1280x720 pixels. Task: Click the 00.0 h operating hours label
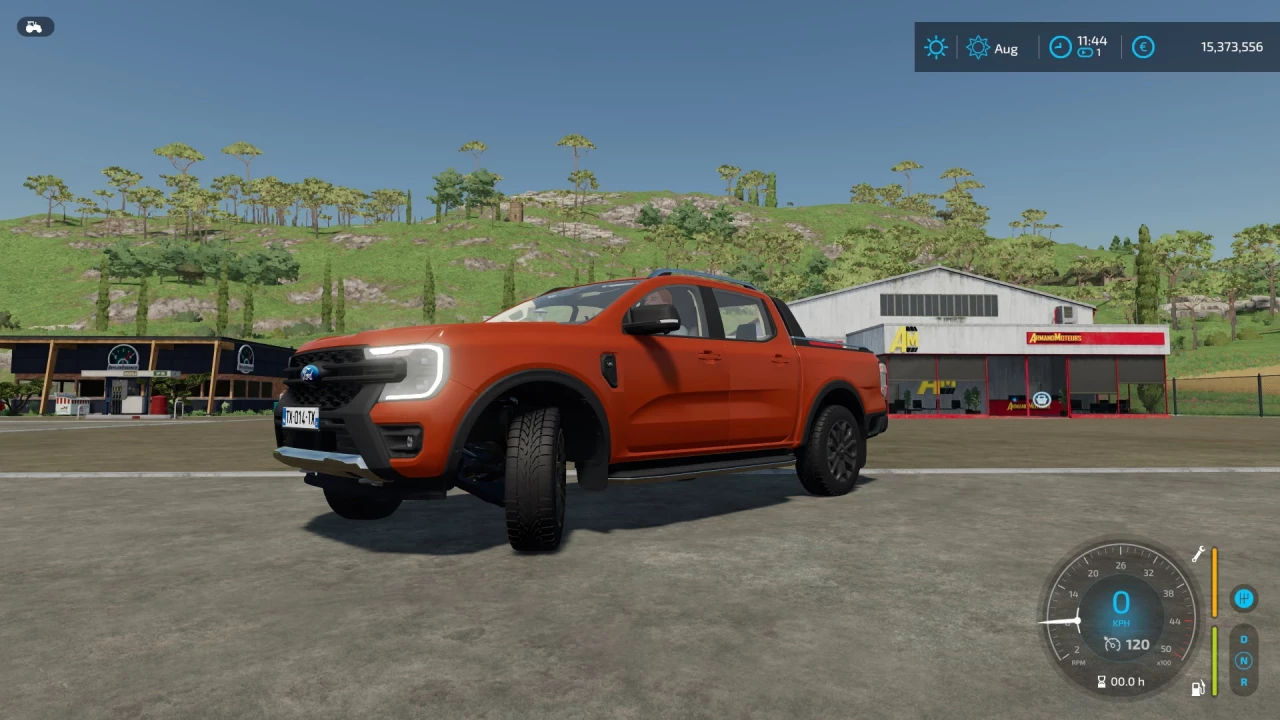tap(1128, 681)
